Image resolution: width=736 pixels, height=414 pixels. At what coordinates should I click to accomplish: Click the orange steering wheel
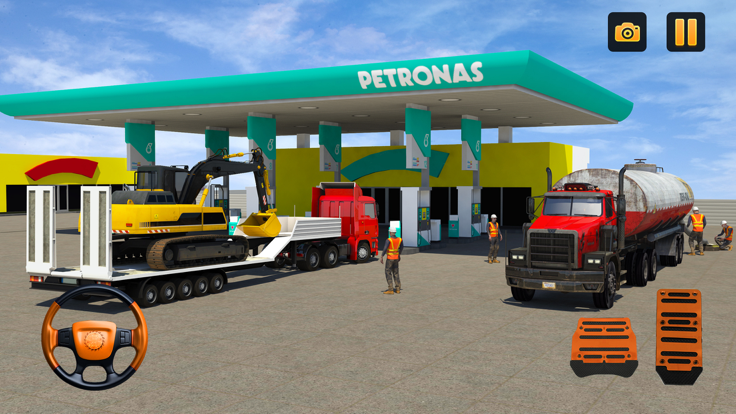click(x=94, y=337)
